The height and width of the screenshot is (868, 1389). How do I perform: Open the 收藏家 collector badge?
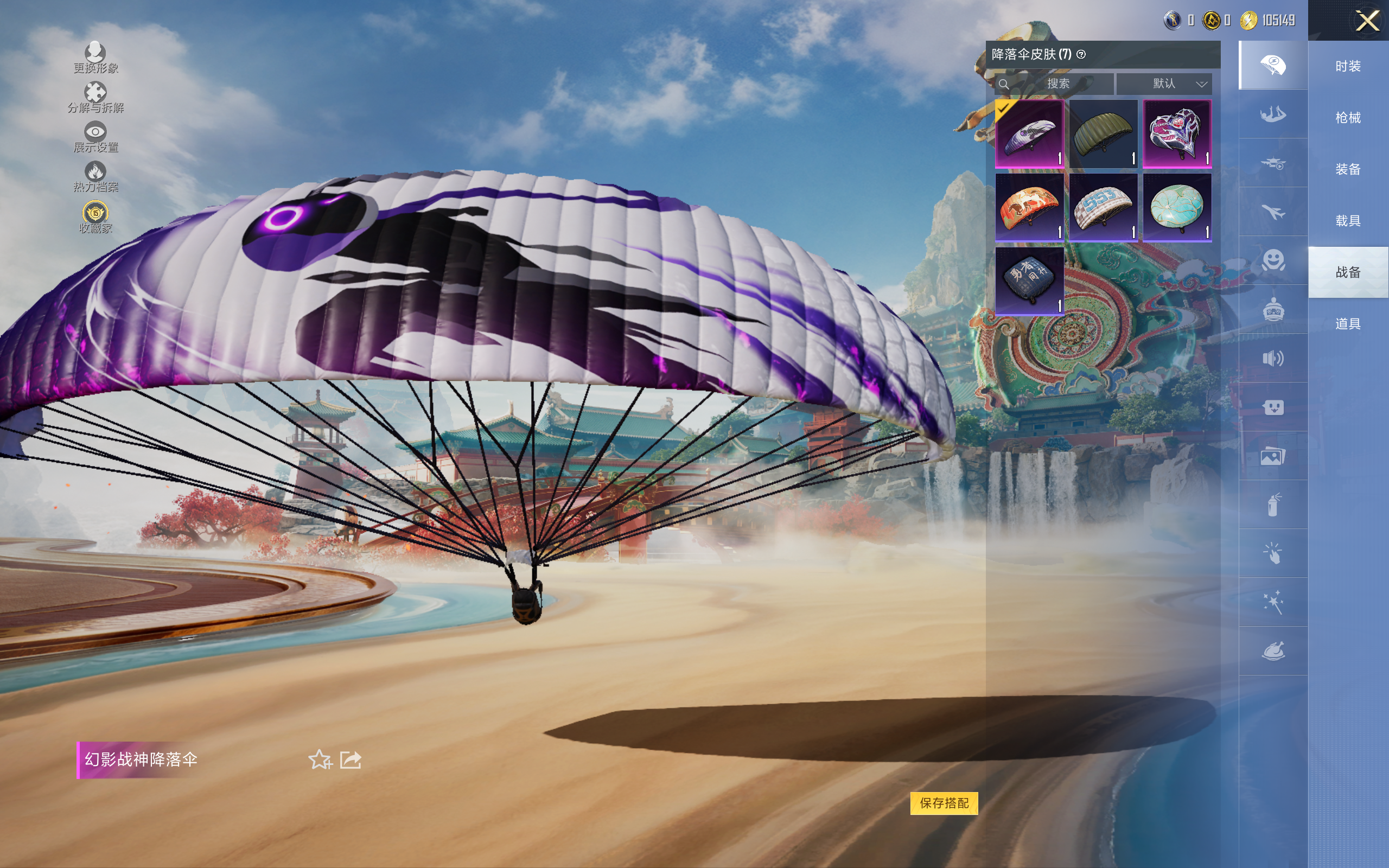(x=95, y=217)
